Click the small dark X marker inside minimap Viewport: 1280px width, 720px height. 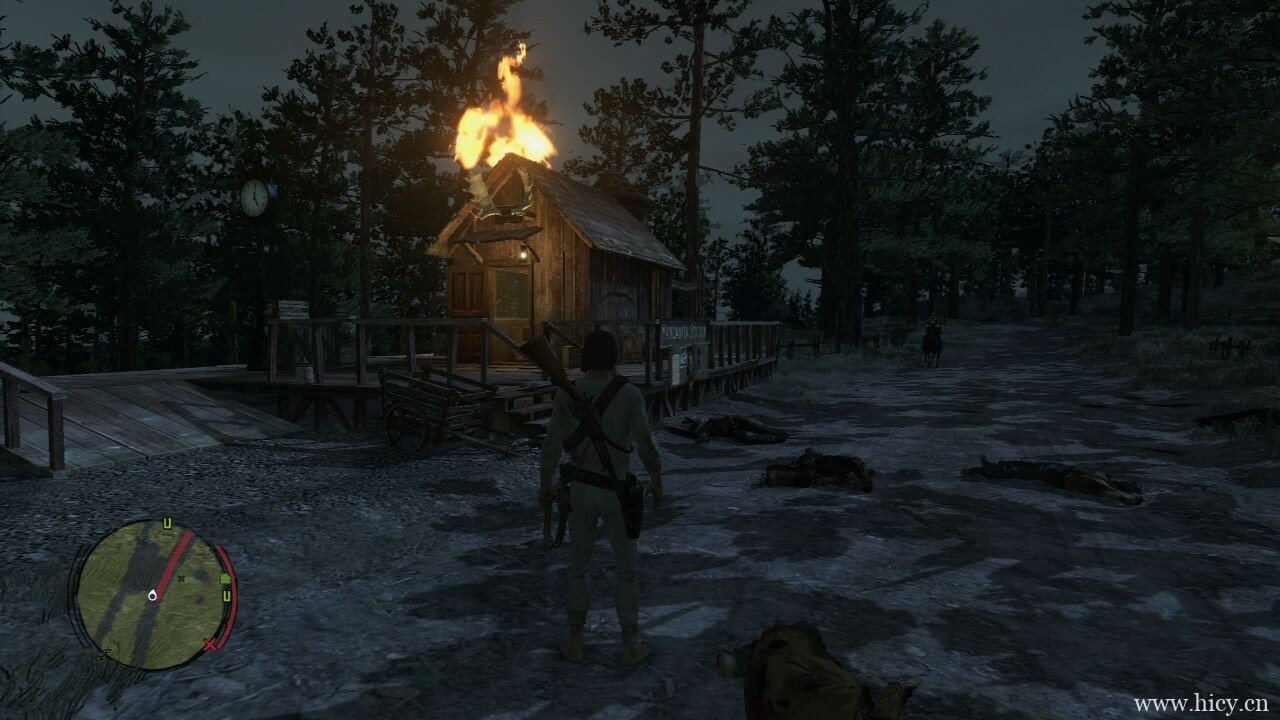coord(181,578)
